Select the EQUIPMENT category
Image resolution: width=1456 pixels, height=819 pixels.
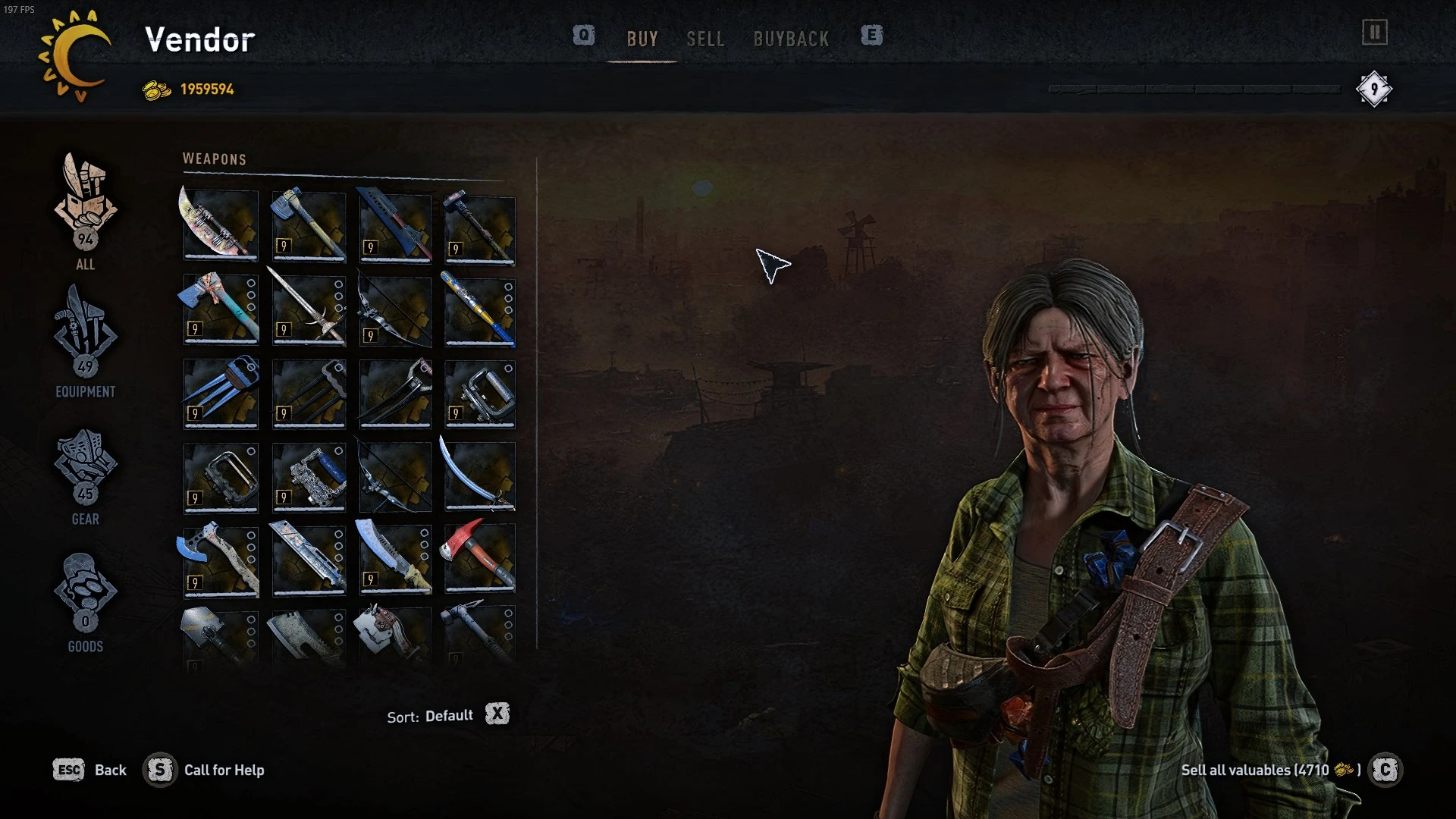[x=85, y=340]
